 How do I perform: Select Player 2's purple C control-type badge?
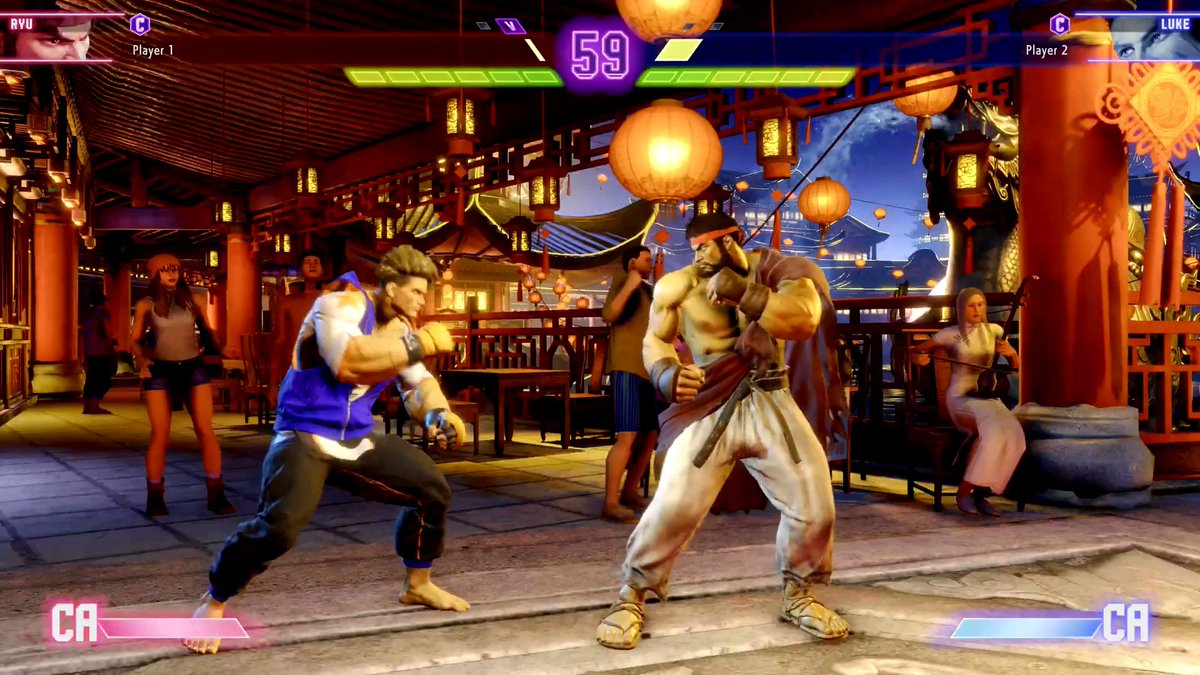click(x=1059, y=24)
